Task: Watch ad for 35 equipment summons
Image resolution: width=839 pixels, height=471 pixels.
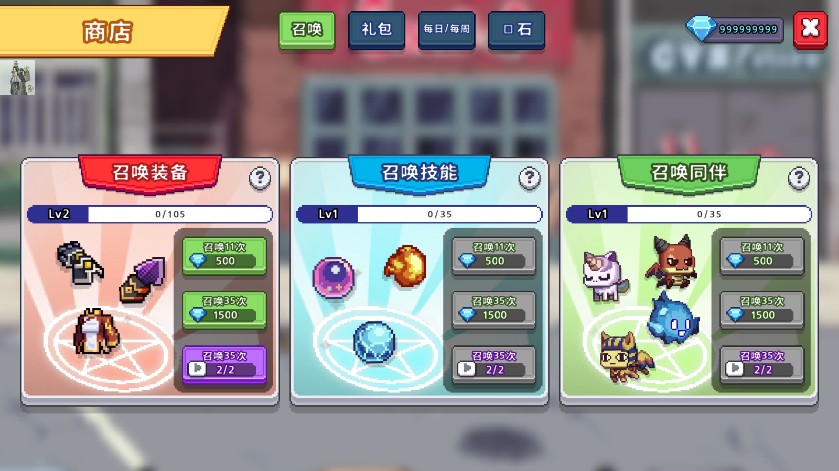Action: tap(224, 363)
